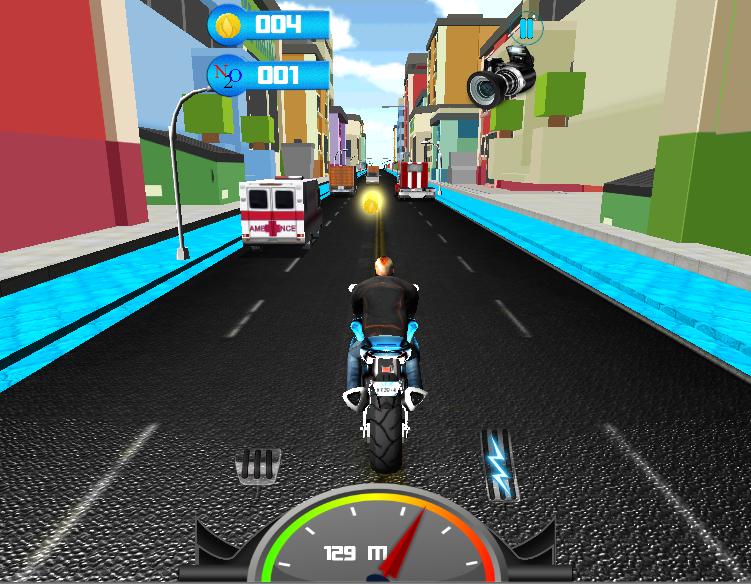Pause the game with the pause button

point(528,29)
